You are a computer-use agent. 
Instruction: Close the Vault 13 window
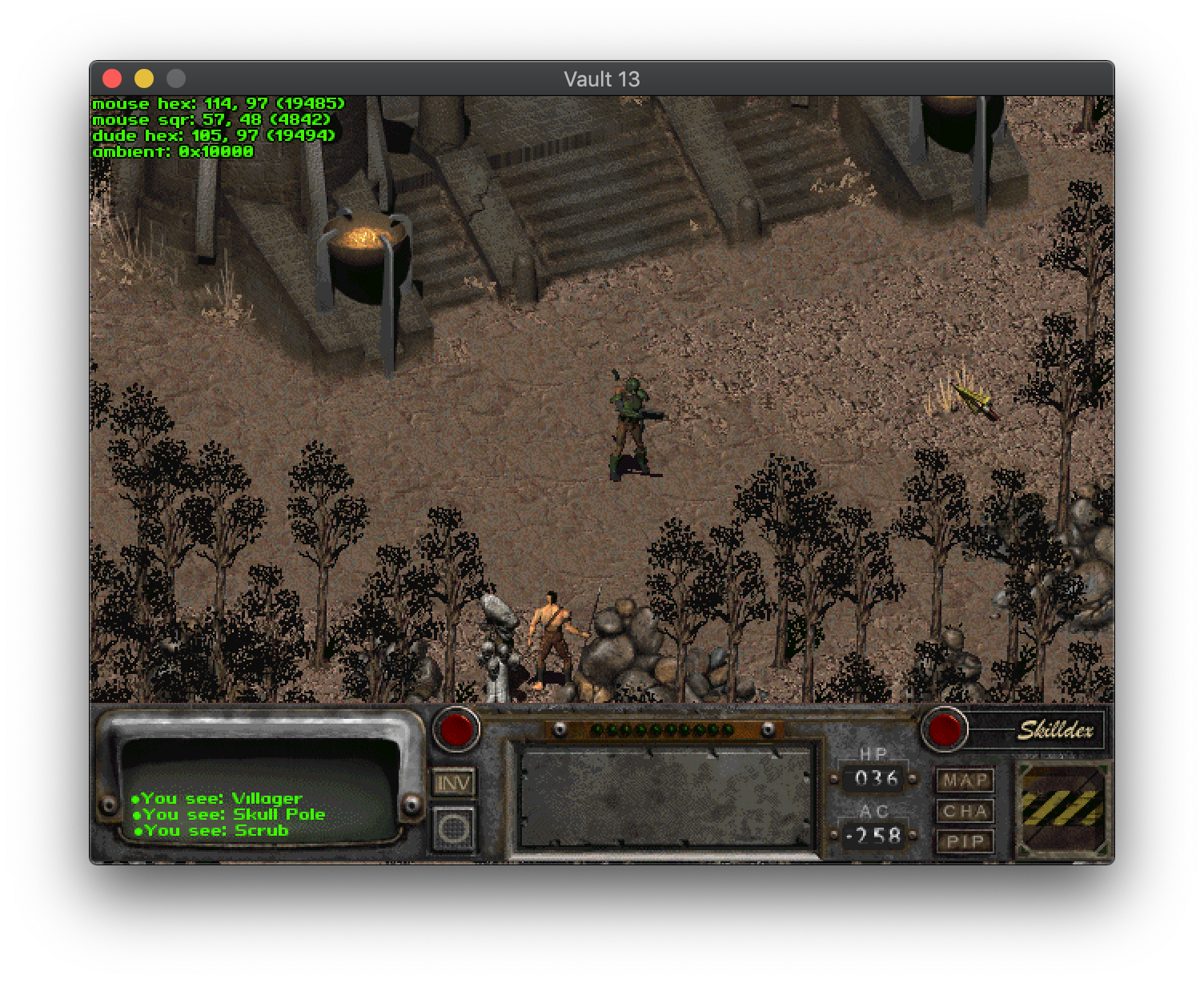click(x=112, y=78)
